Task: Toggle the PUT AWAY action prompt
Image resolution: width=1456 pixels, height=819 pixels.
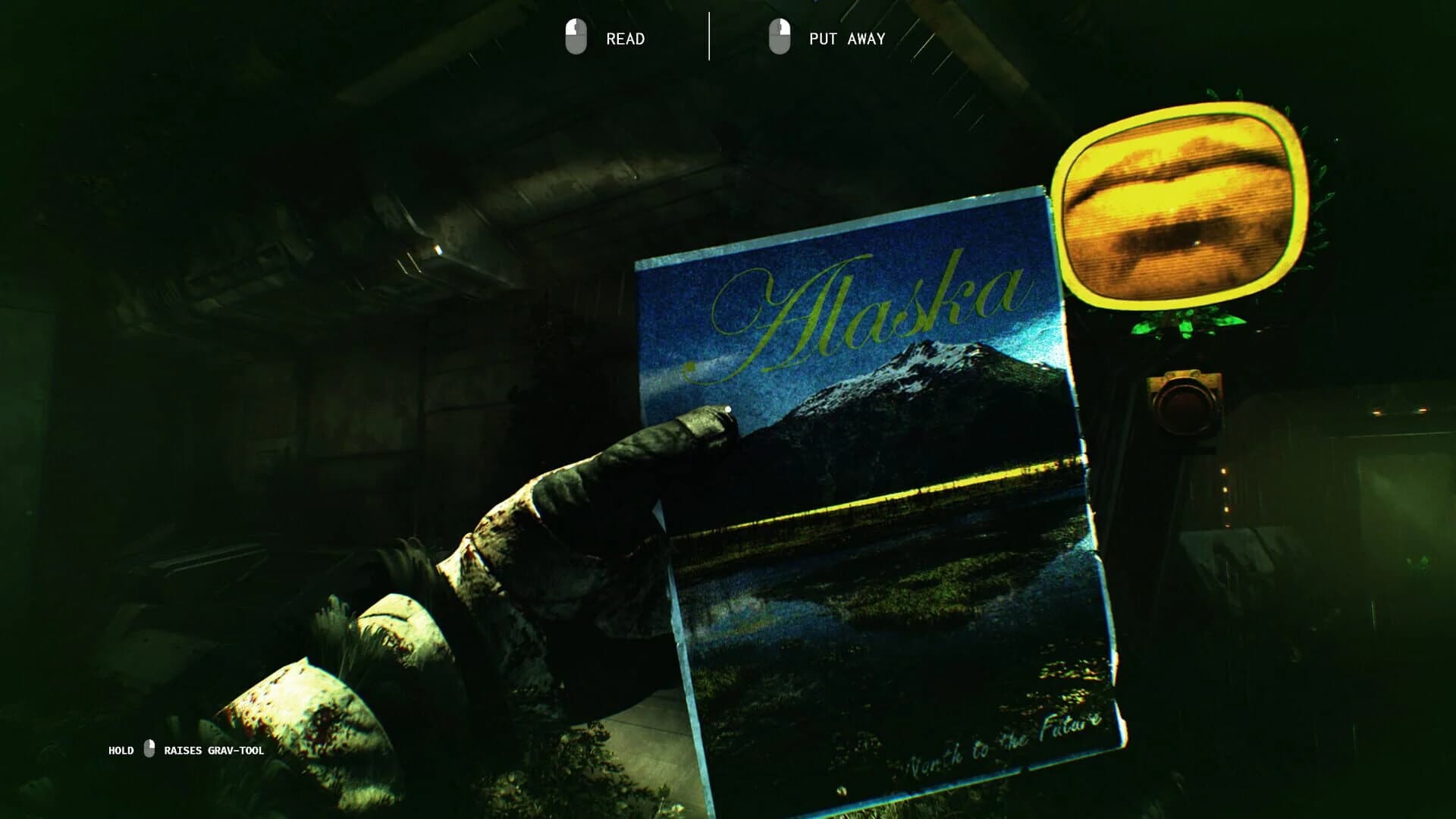Action: [x=846, y=37]
